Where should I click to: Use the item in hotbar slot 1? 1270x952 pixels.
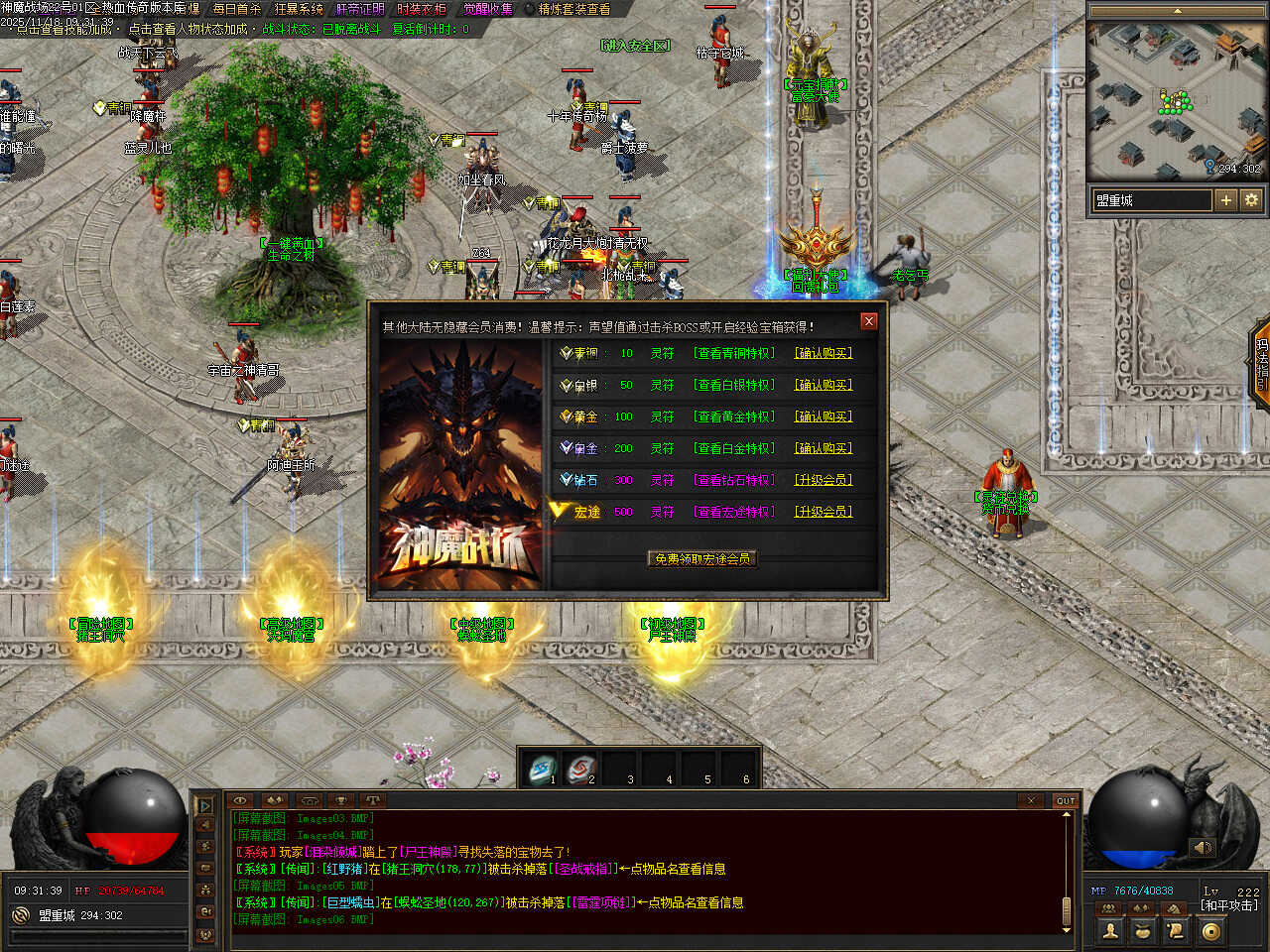pos(543,769)
